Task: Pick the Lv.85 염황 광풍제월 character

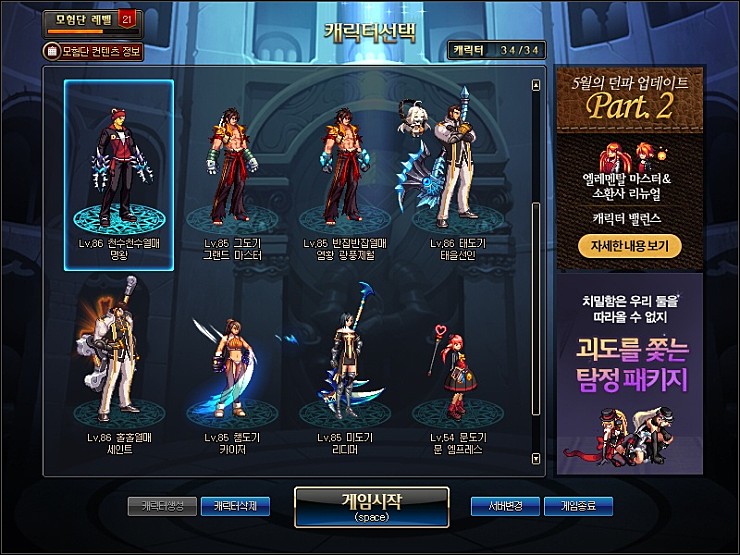Action: 345,175
